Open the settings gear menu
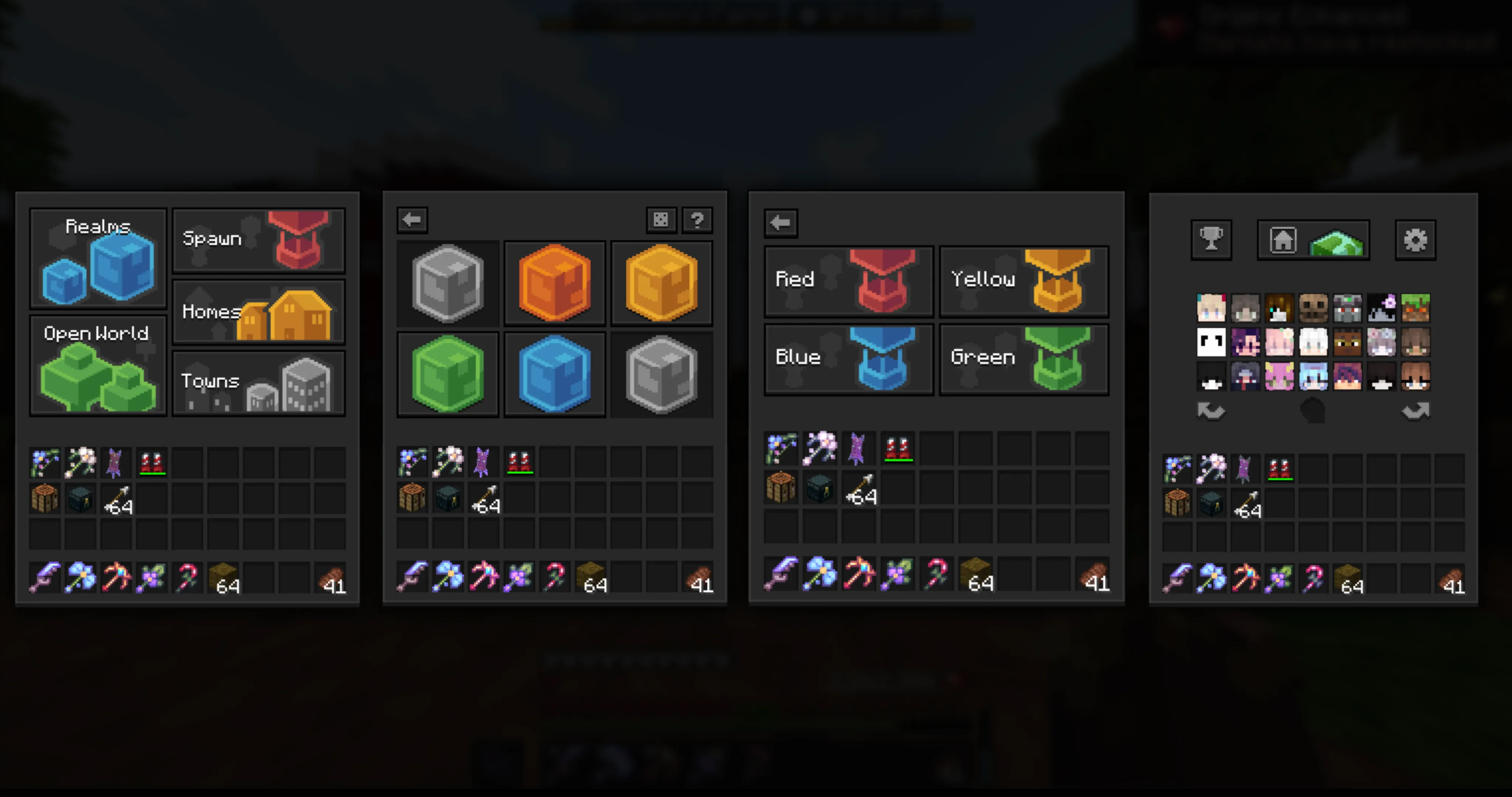1512x797 pixels. (x=1416, y=239)
